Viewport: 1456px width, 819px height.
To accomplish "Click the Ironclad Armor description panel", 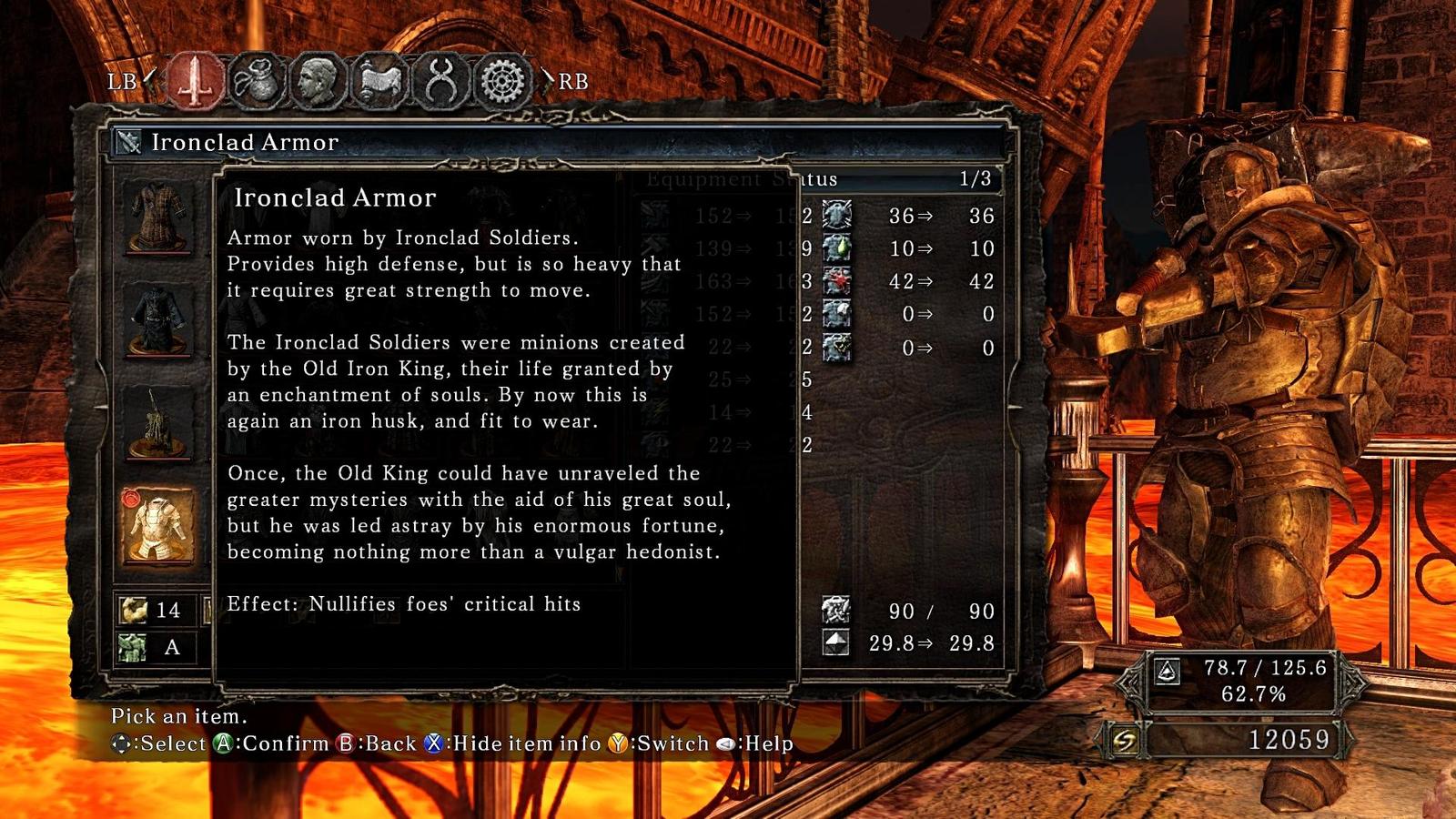I will 506,428.
